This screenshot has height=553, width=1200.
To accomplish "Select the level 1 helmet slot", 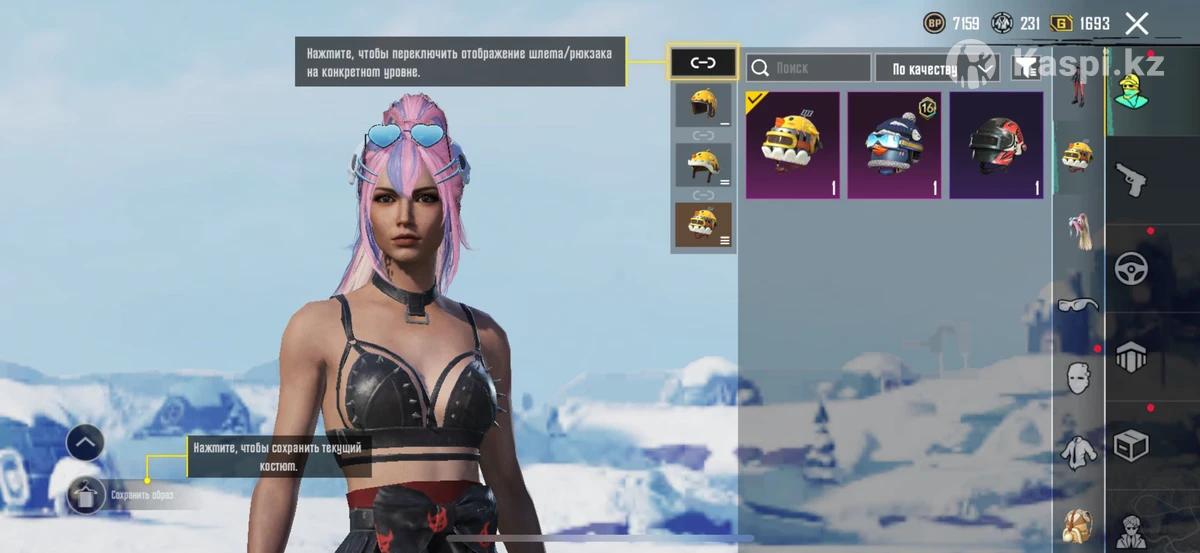I will pyautogui.click(x=703, y=105).
